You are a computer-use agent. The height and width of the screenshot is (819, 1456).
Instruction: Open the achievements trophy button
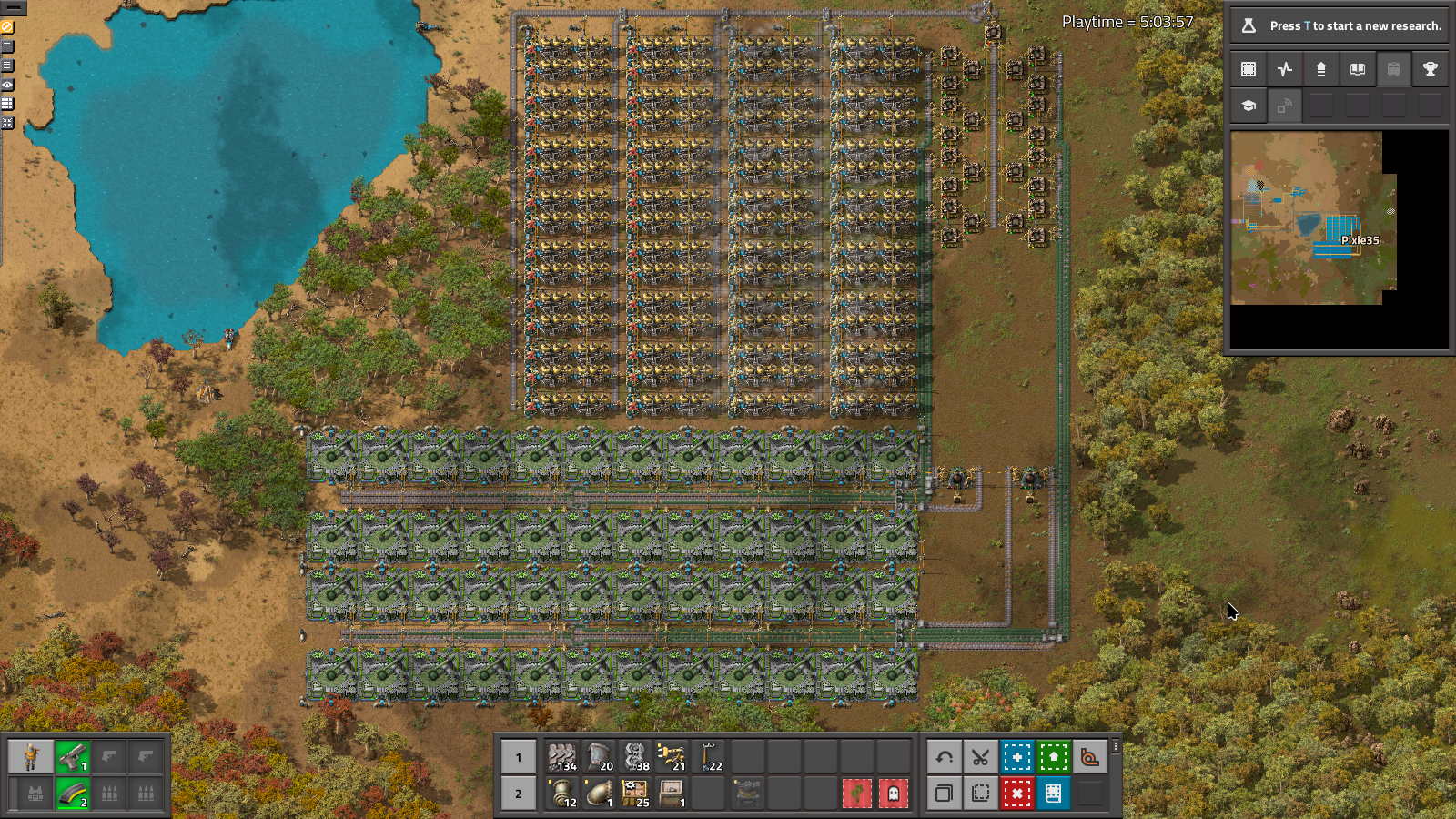tap(1431, 69)
